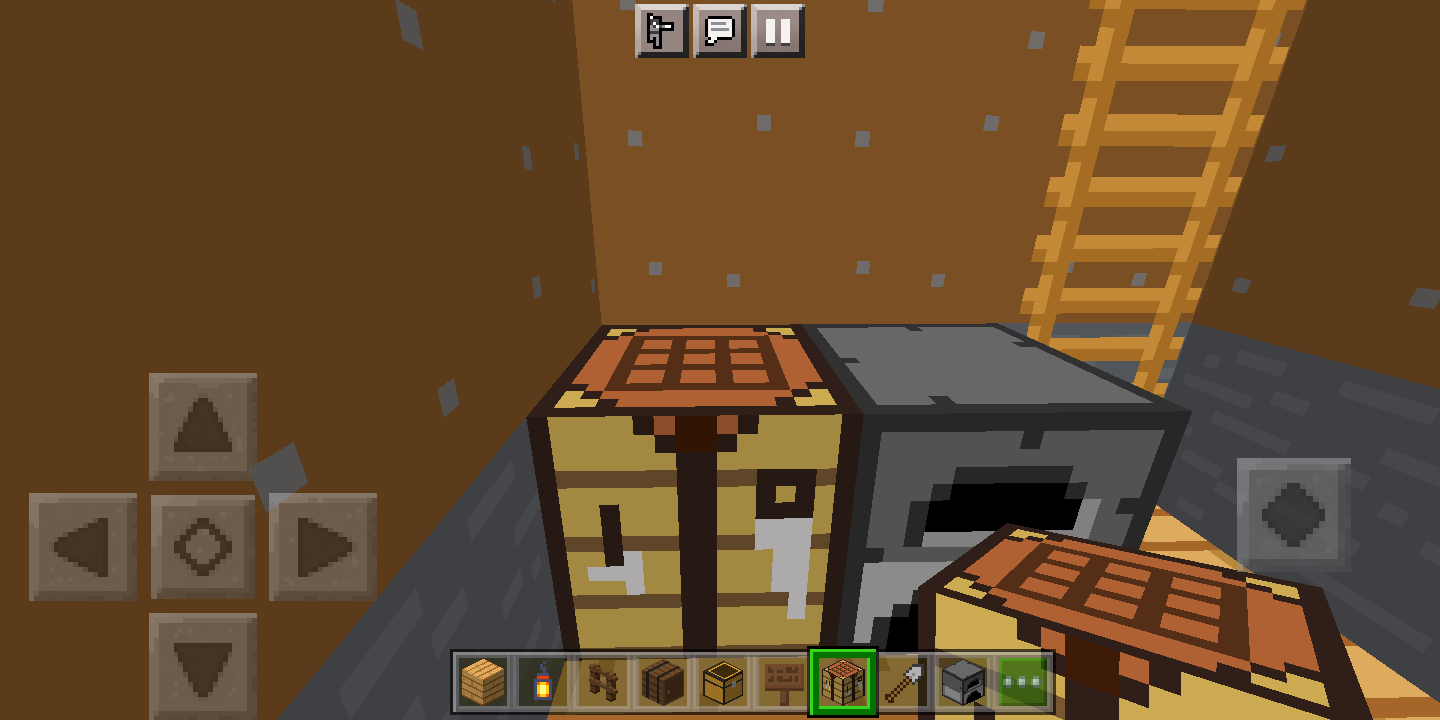Toggle sneak with the center D-pad button
The image size is (1440, 720).
205,546
